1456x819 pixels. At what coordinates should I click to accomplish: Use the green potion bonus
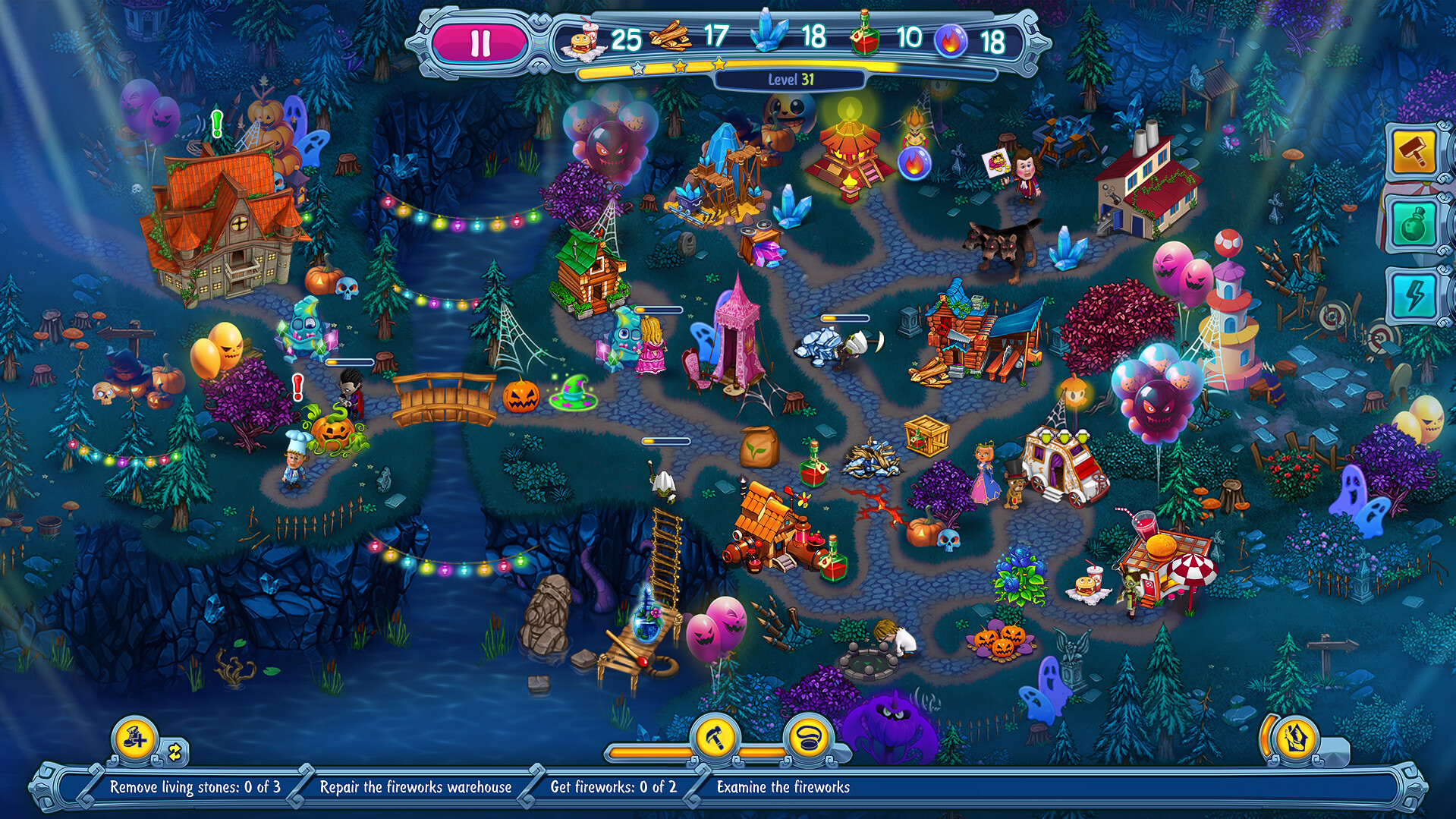pyautogui.click(x=1414, y=224)
